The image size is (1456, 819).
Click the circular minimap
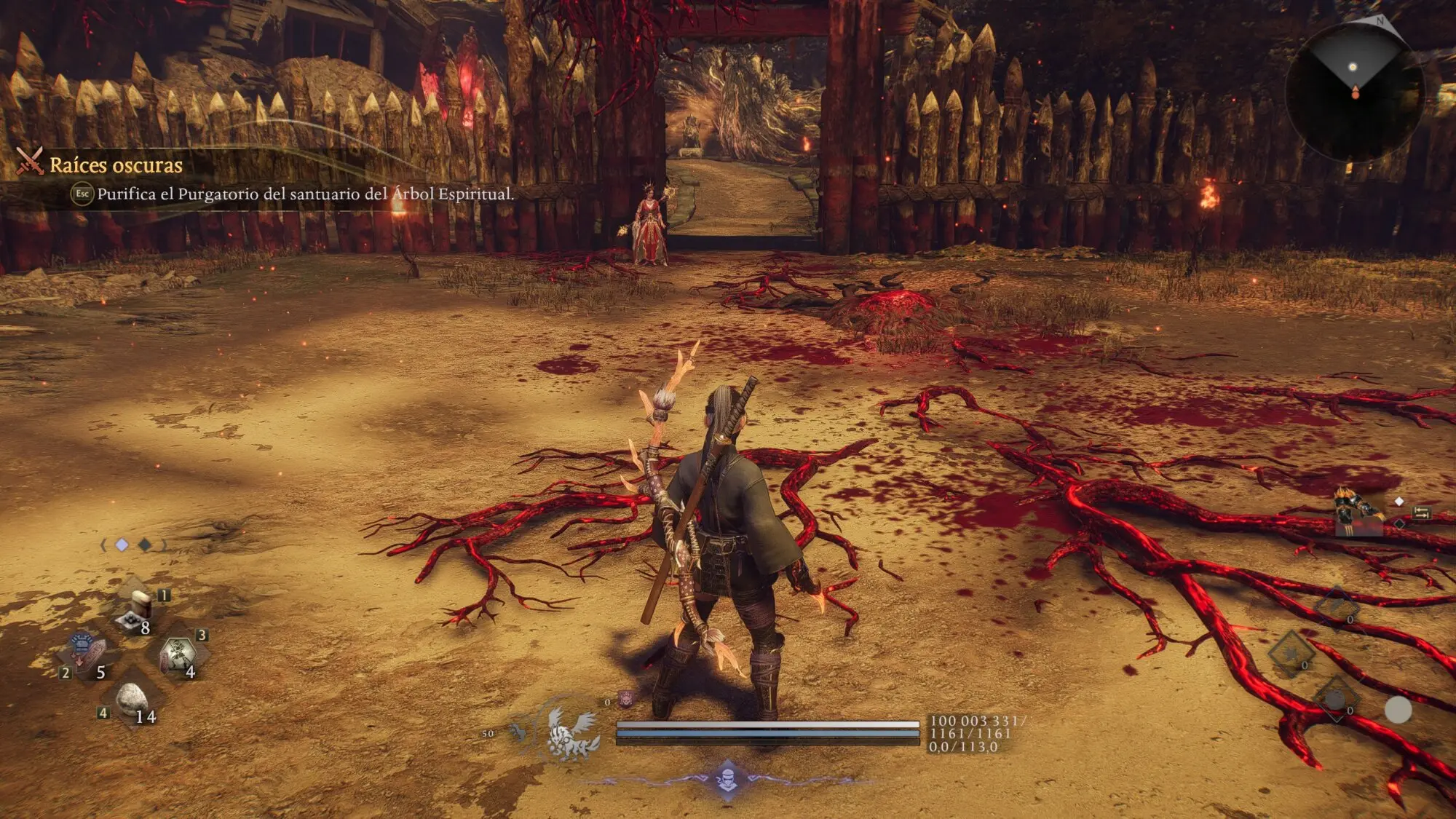1354,92
